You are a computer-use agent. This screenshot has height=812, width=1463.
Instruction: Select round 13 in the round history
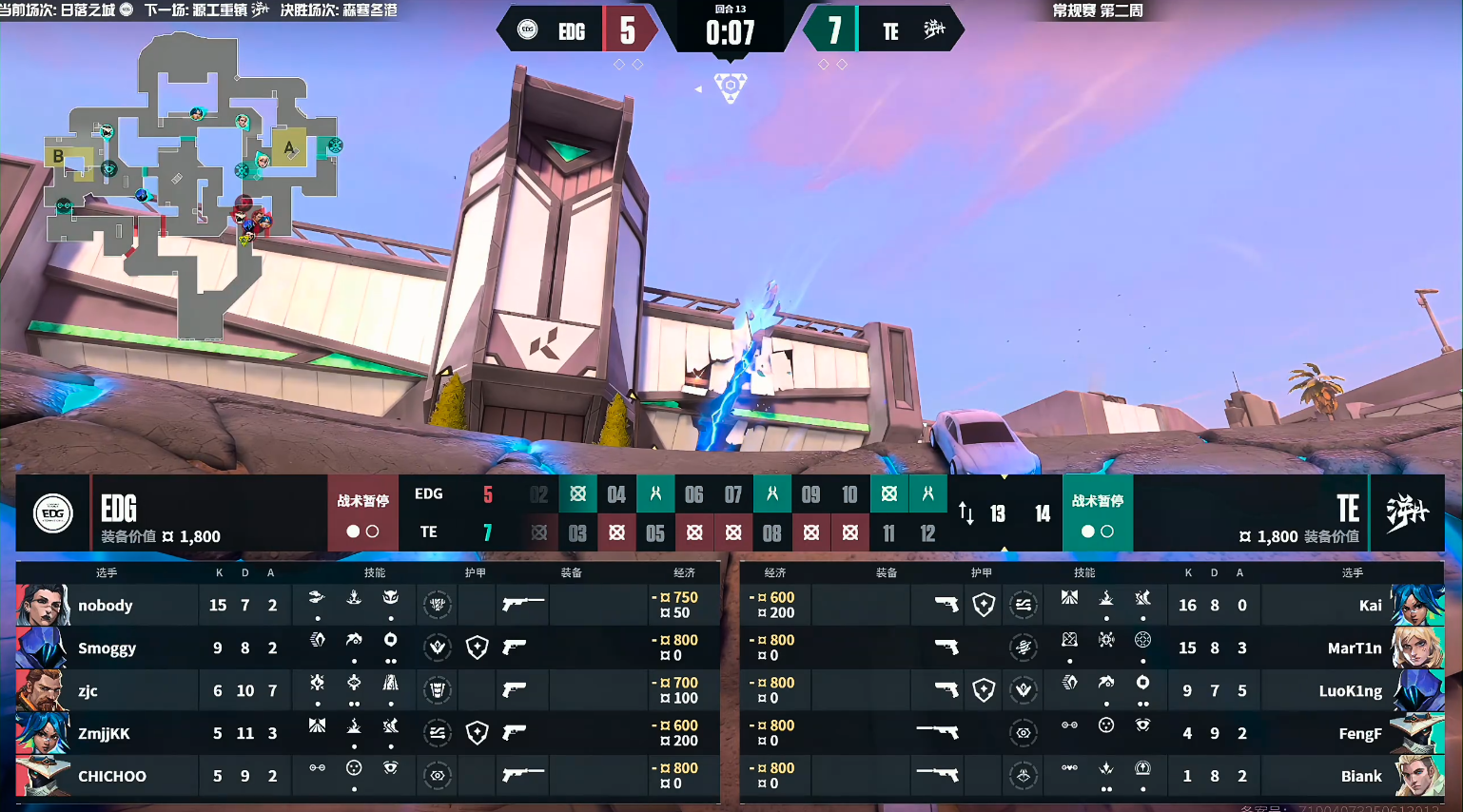tap(998, 514)
